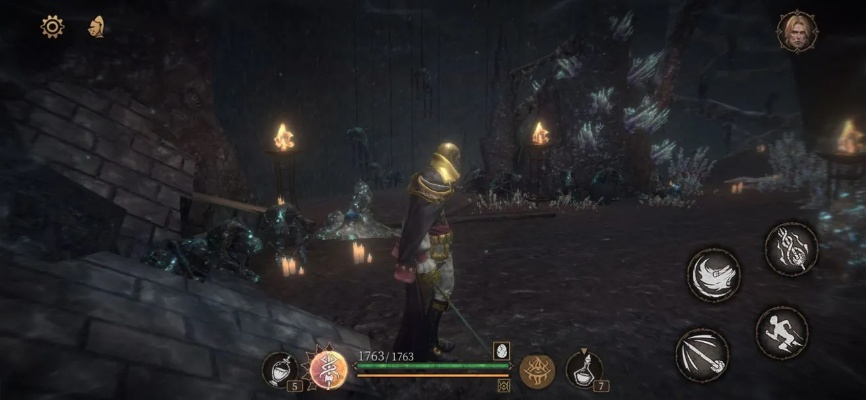
Task: Perform the crescent slash attack
Action: [x=714, y=274]
